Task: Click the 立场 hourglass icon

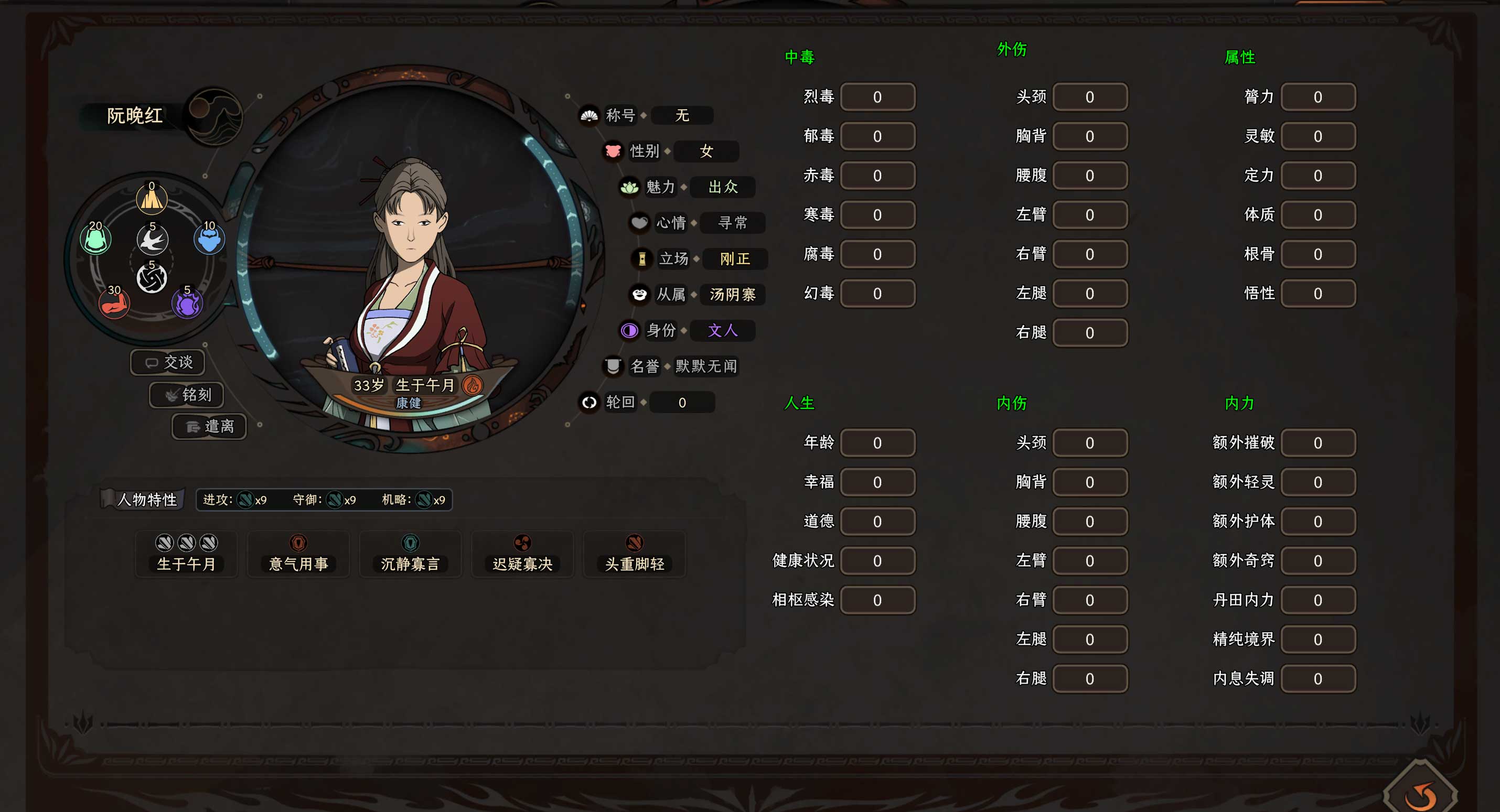Action: [x=642, y=259]
